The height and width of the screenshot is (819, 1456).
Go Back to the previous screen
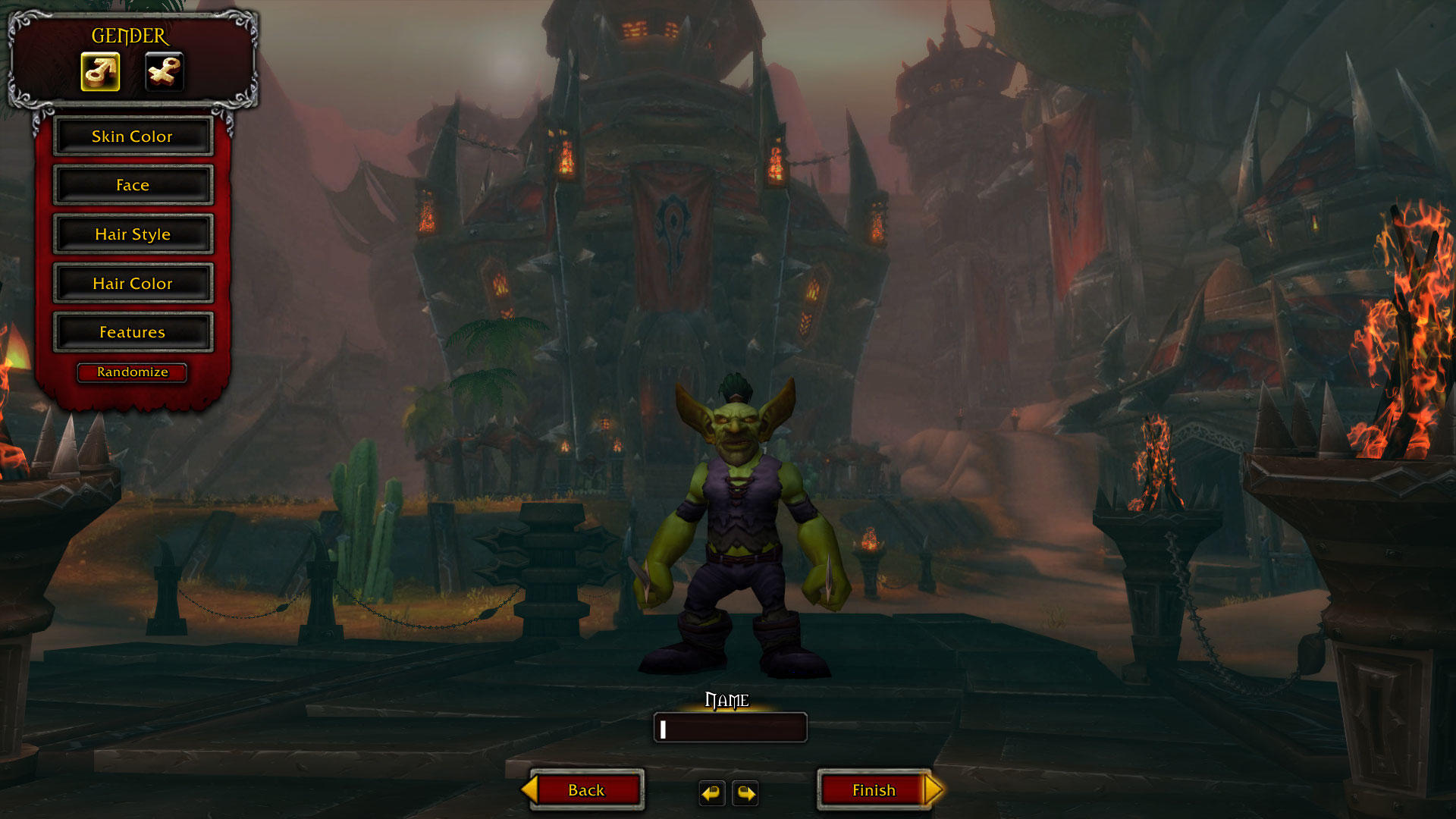point(585,790)
